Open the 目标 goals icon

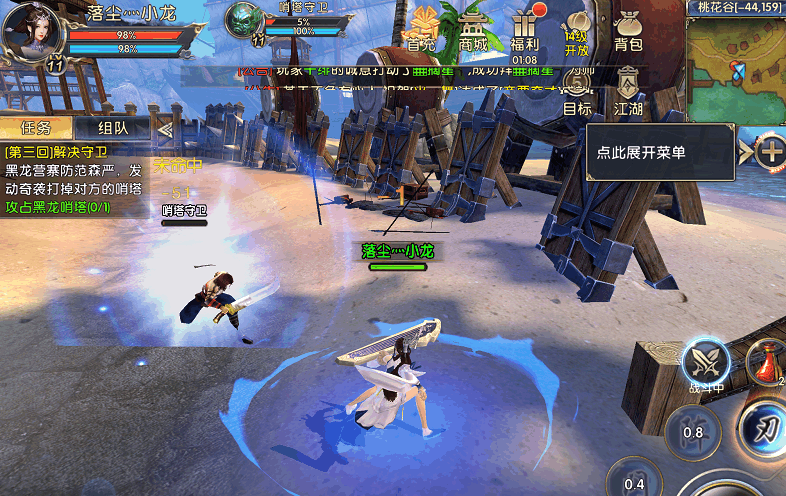coord(577,92)
